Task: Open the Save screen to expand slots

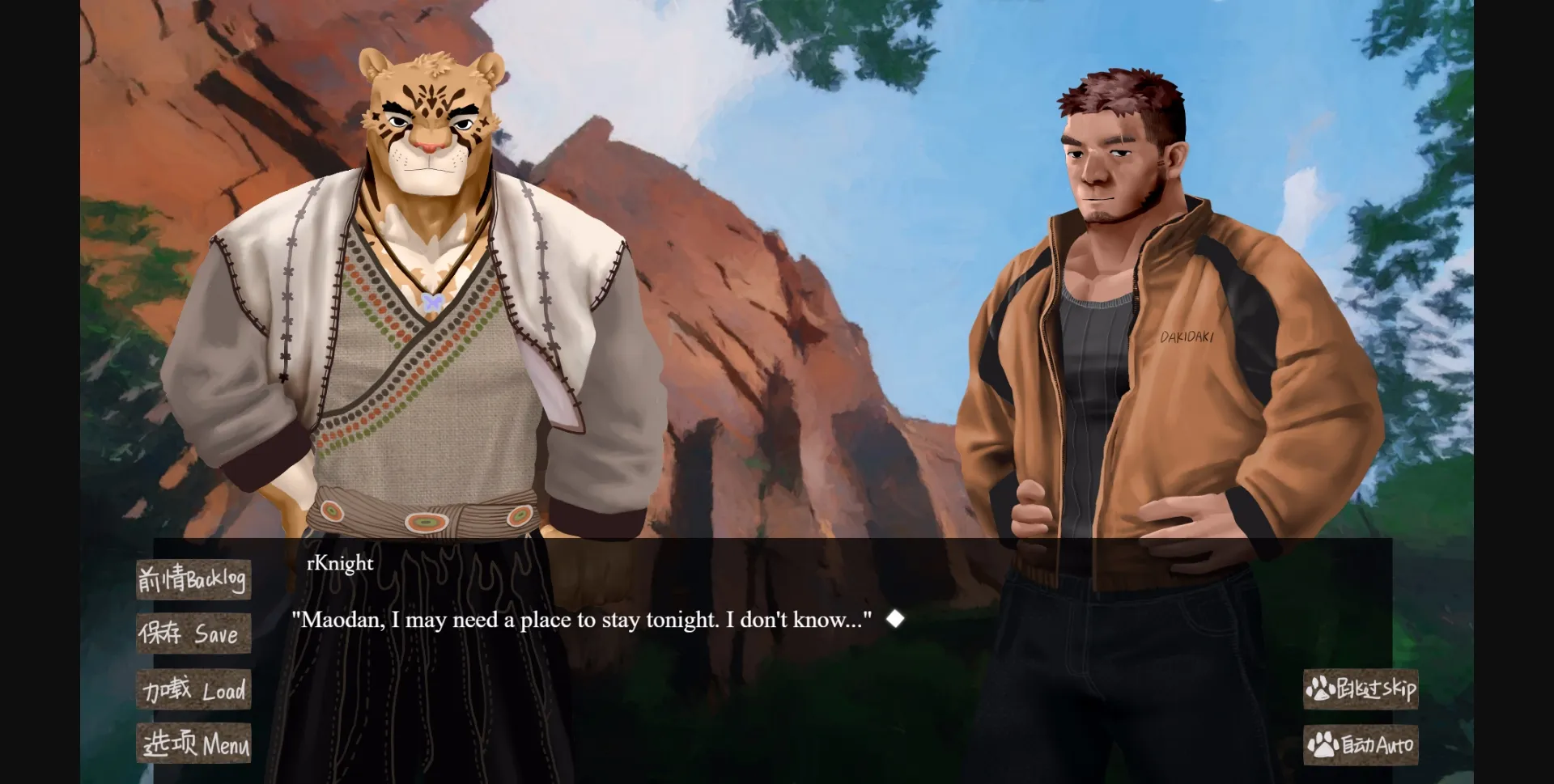Action: pos(193,634)
